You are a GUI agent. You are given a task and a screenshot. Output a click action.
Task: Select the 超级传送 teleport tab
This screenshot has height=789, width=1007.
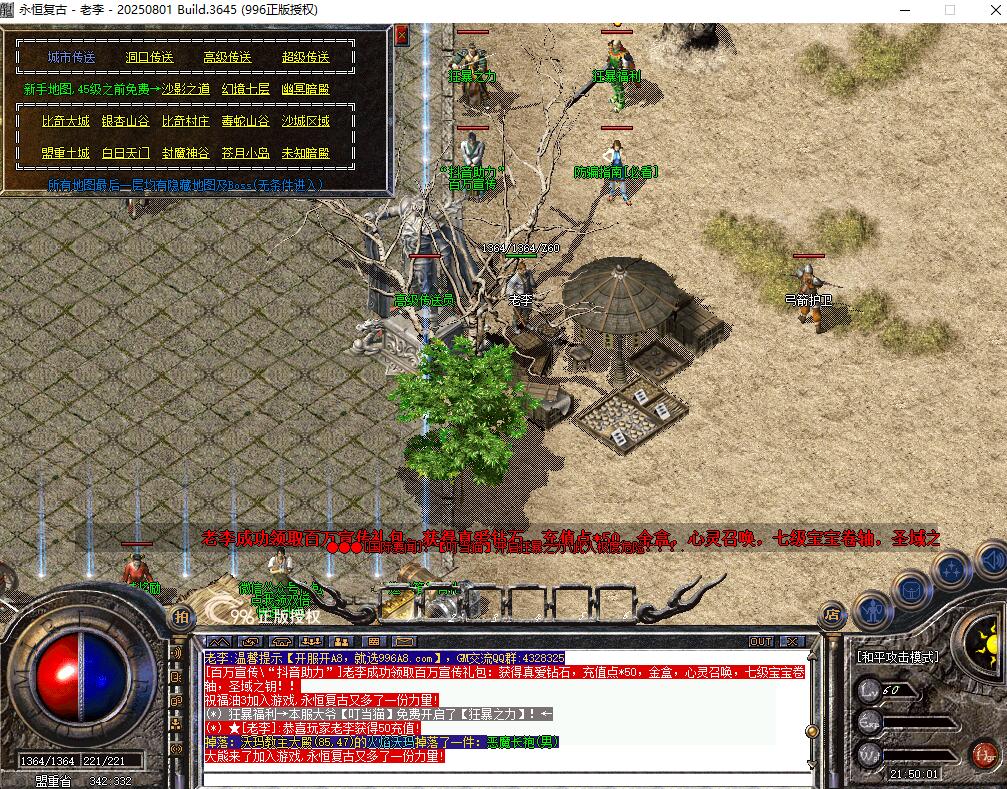click(305, 58)
